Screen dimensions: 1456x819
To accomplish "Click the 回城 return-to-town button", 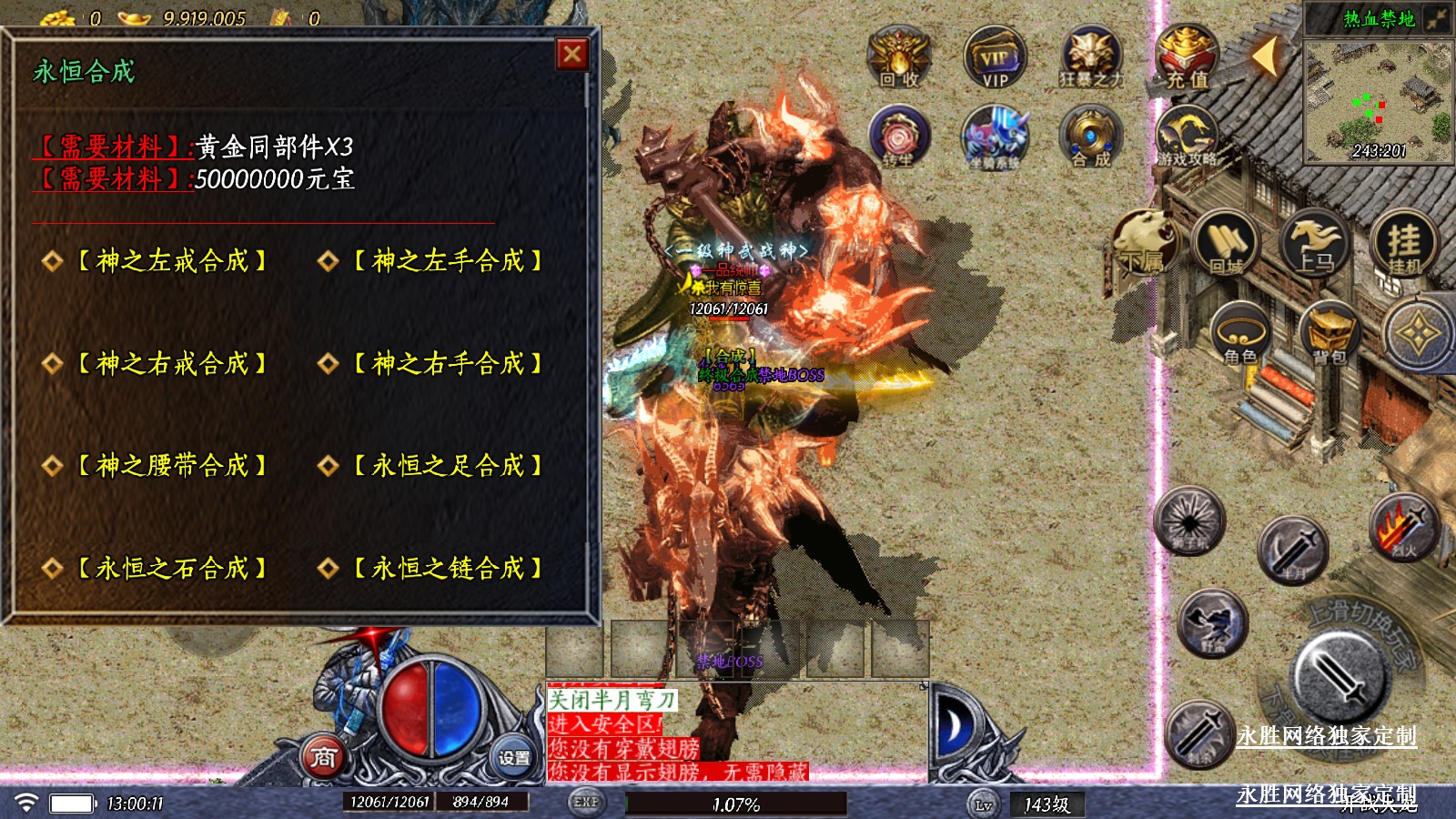I will [1225, 244].
